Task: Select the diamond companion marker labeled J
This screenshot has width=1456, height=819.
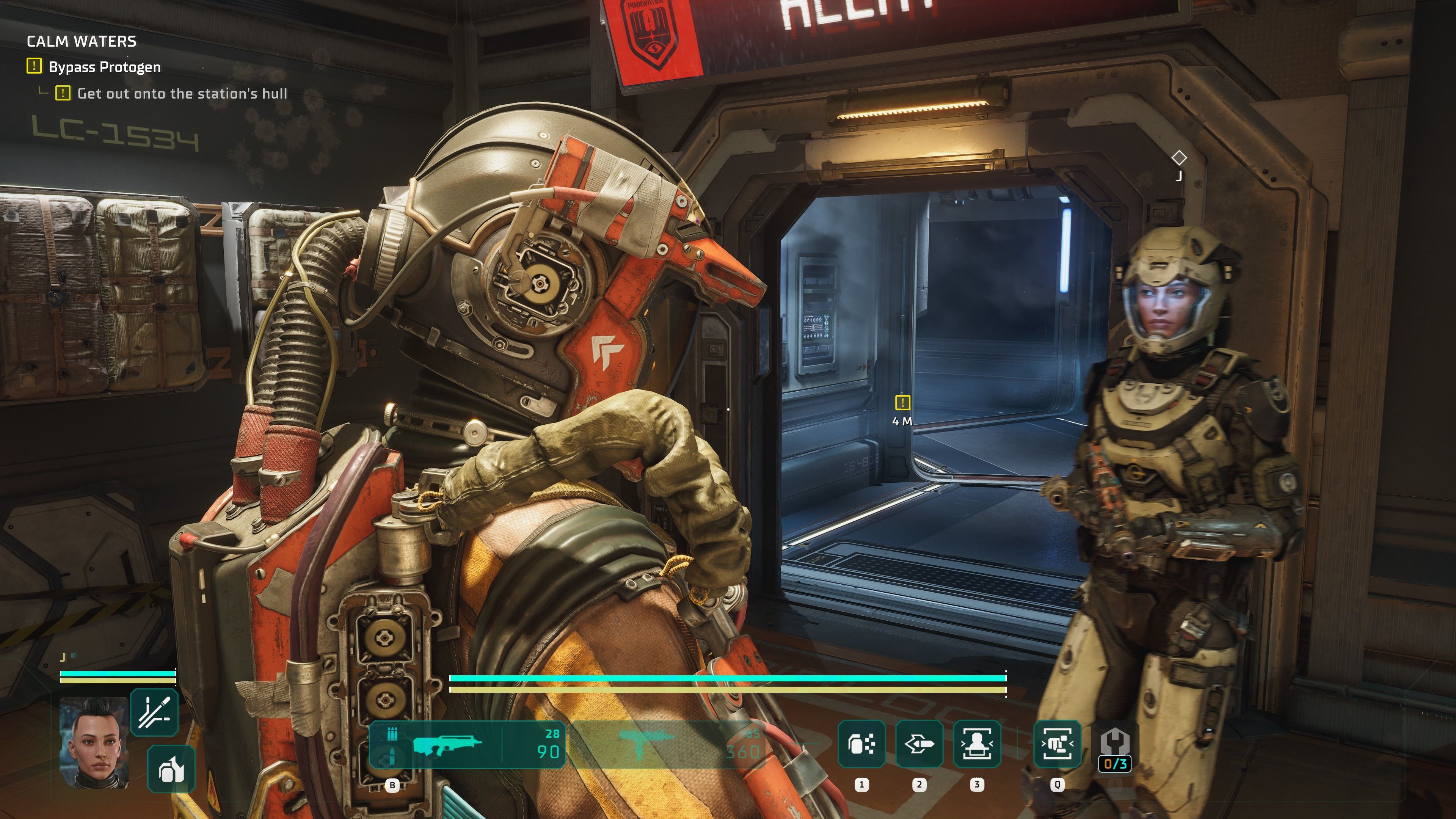Action: (x=1179, y=158)
